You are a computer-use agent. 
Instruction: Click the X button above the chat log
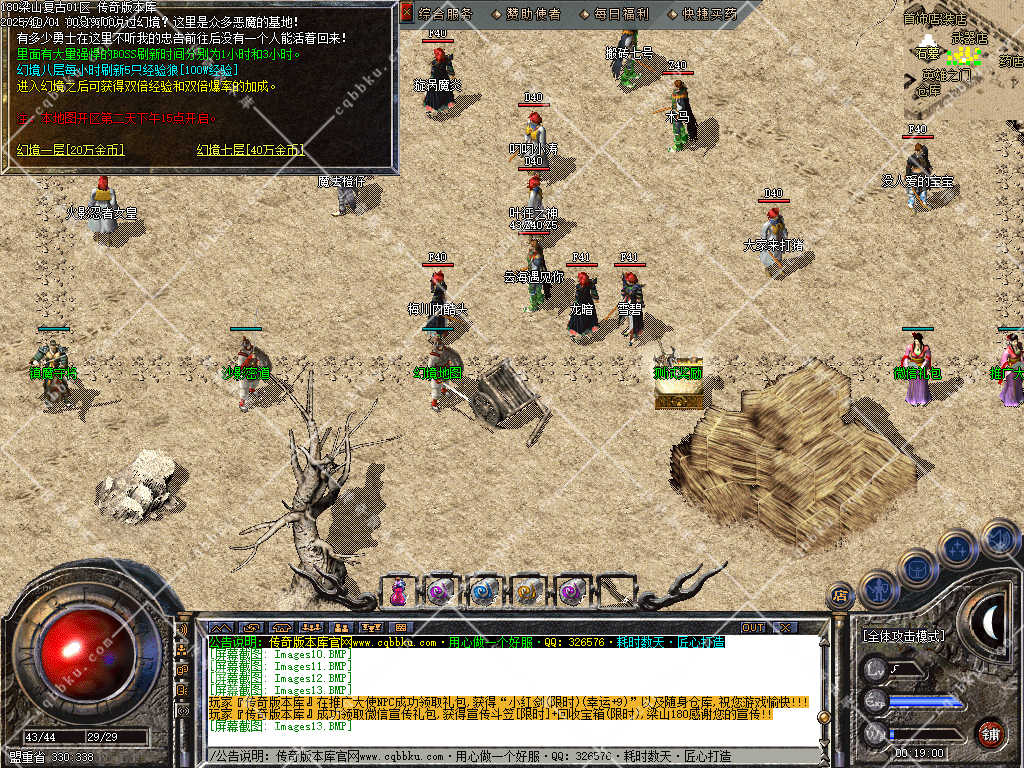pos(785,627)
